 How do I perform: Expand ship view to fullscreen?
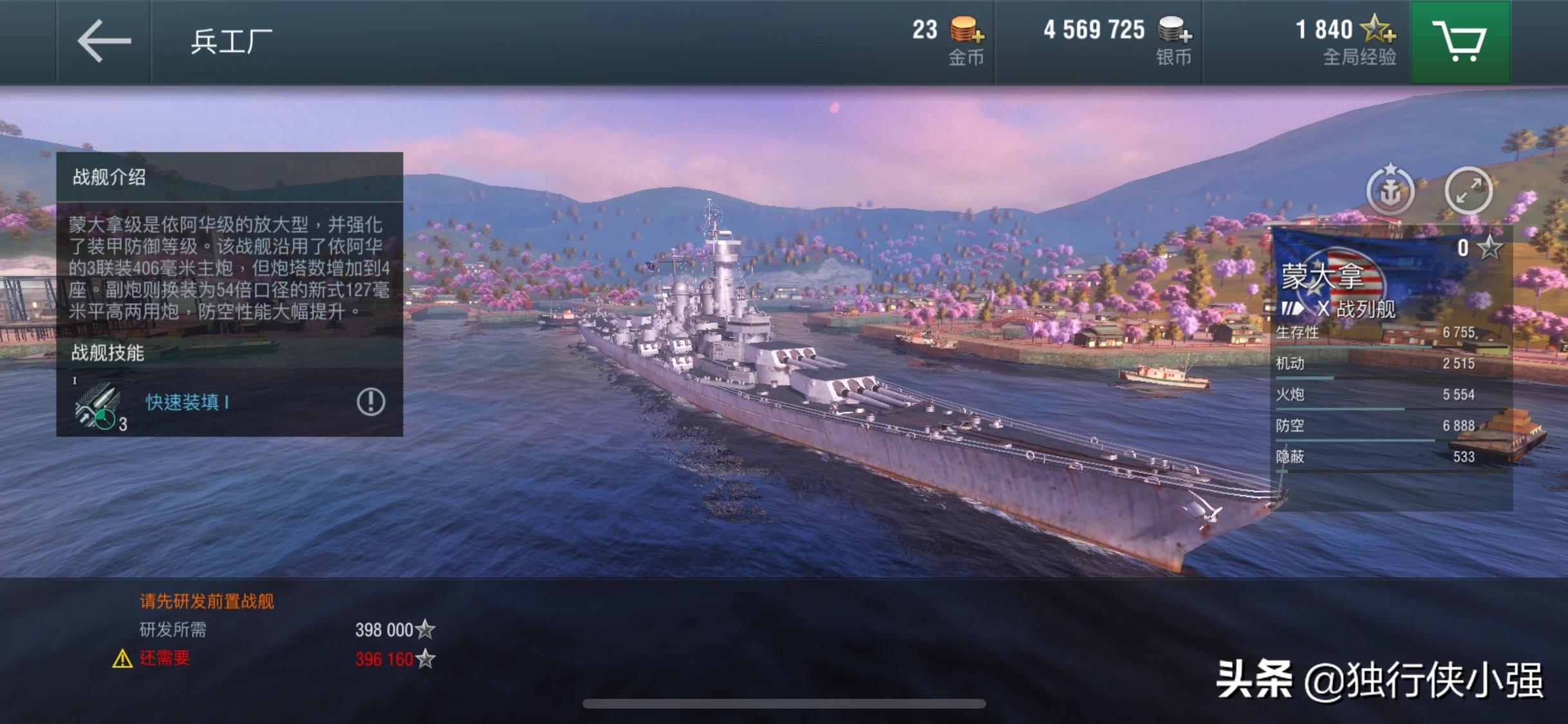click(1468, 190)
